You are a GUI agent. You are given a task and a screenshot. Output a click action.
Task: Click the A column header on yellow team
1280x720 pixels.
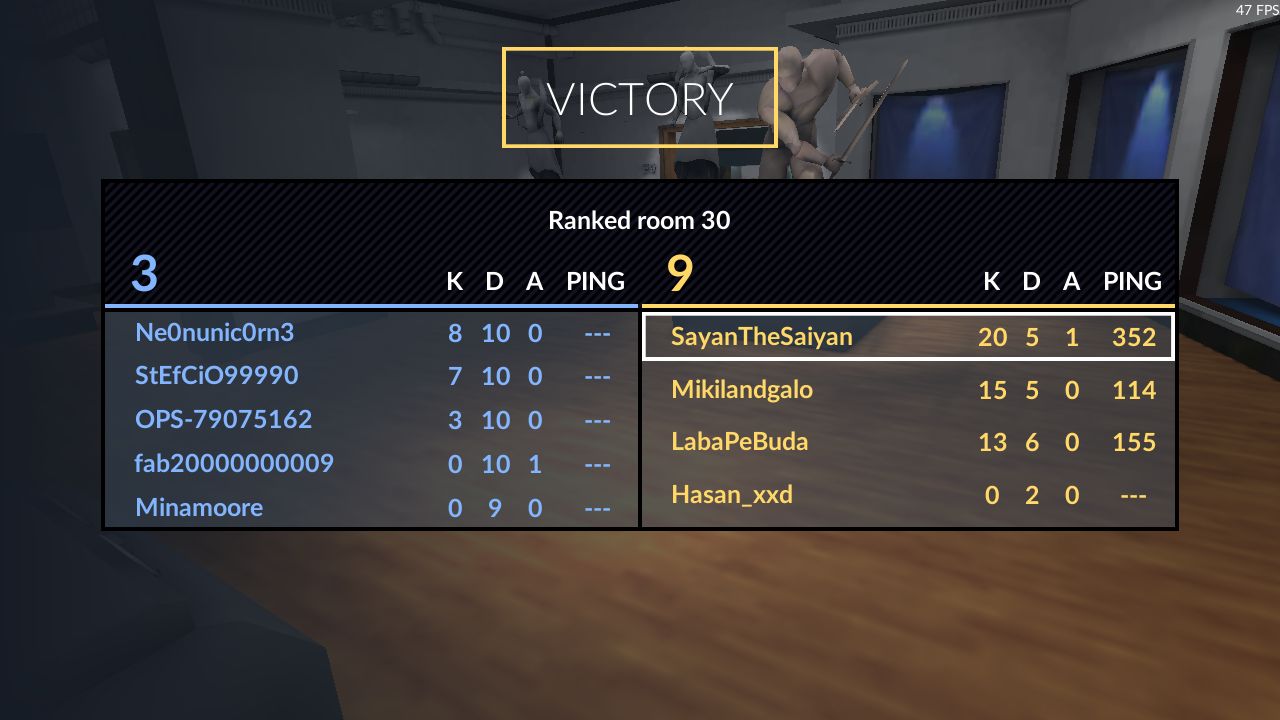click(1071, 282)
